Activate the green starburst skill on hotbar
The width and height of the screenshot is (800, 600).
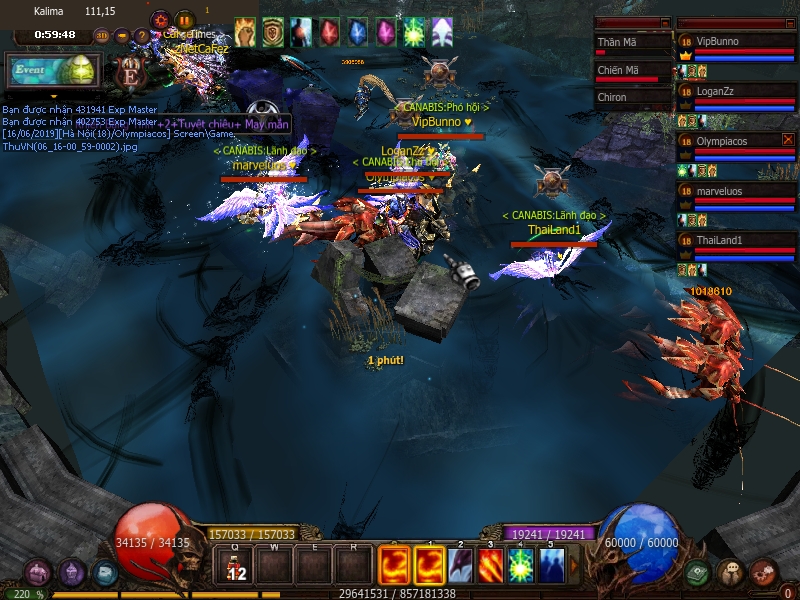520,567
